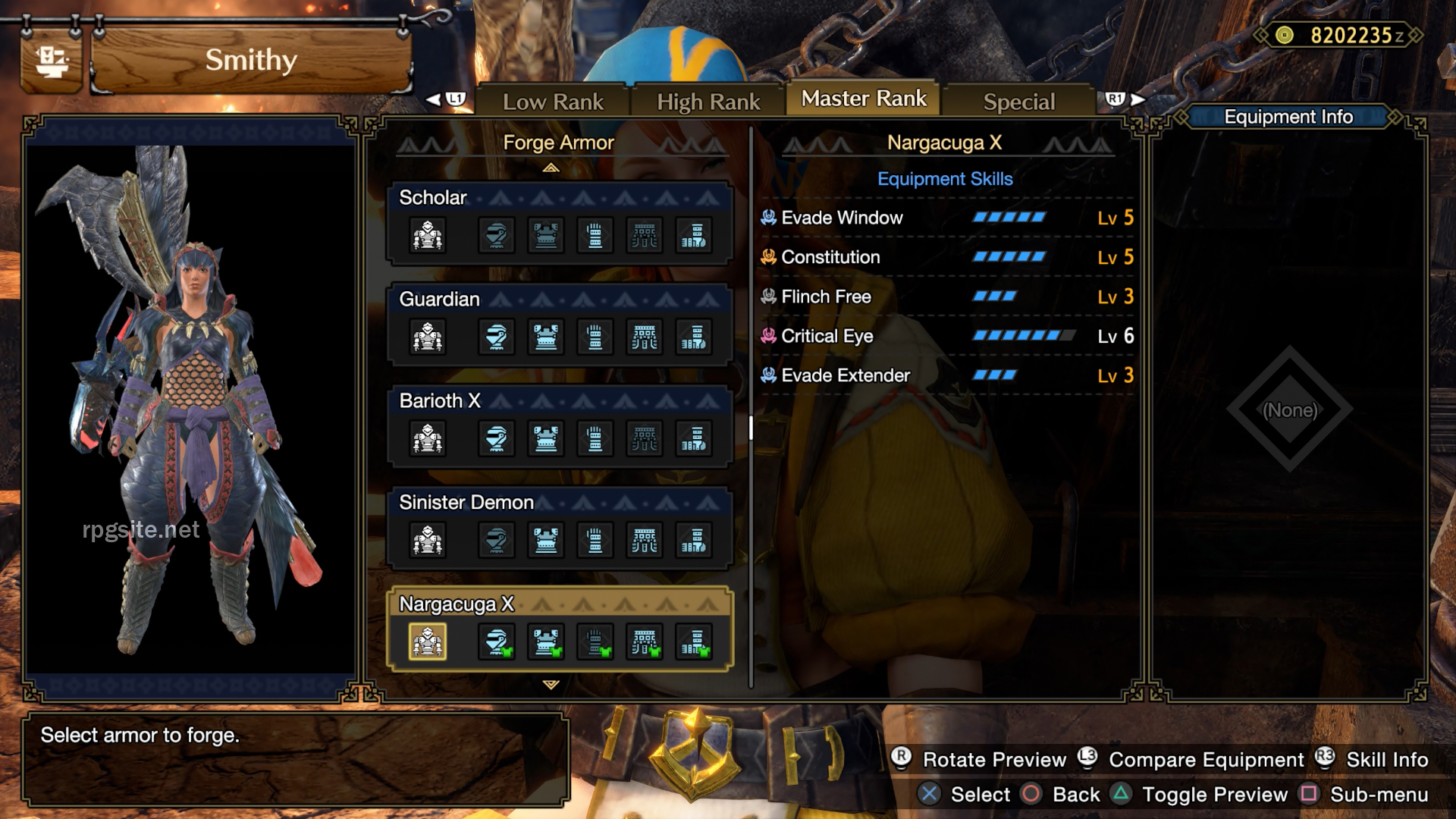Click the Nargacuga X waist armor icon
The height and width of the screenshot is (819, 1456).
[x=645, y=641]
